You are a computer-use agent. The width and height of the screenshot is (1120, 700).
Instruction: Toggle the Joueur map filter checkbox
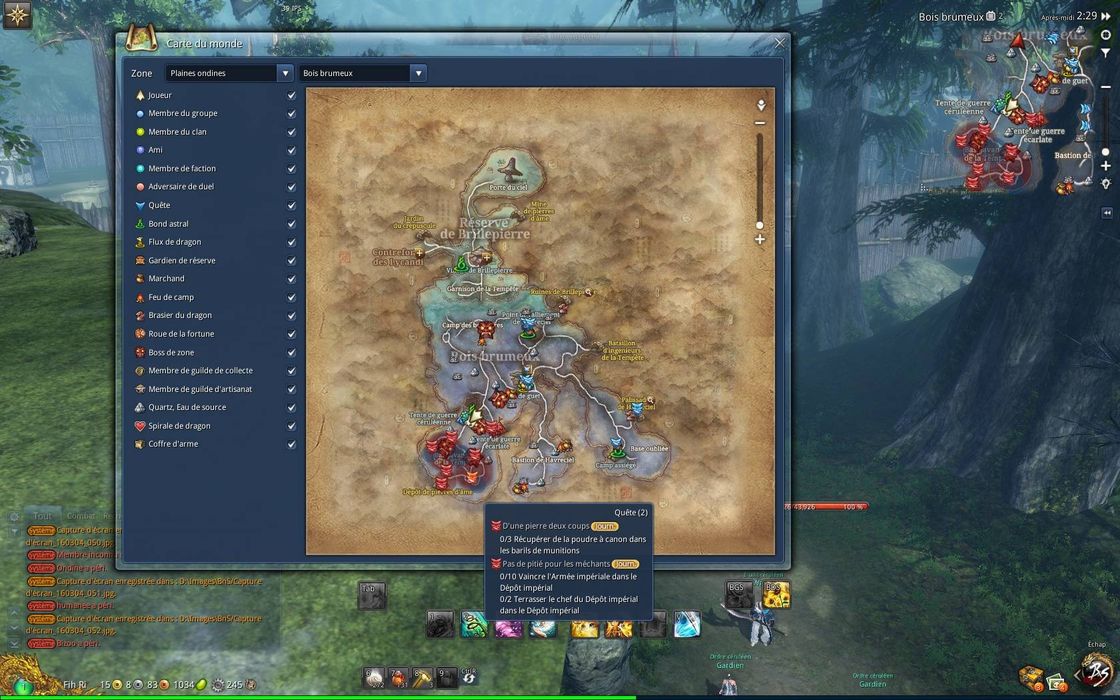point(292,95)
